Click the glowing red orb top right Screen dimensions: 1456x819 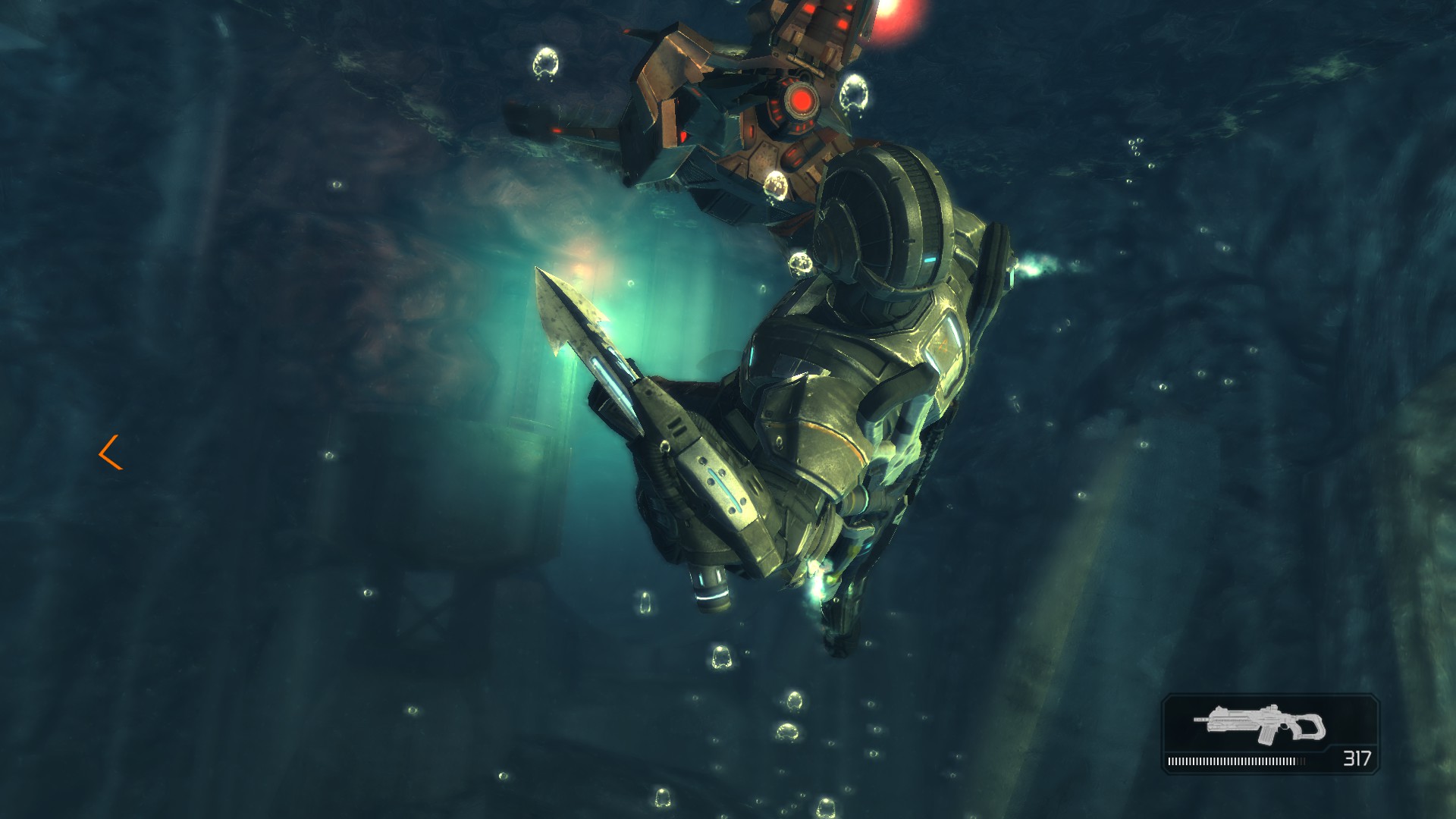coord(895,15)
